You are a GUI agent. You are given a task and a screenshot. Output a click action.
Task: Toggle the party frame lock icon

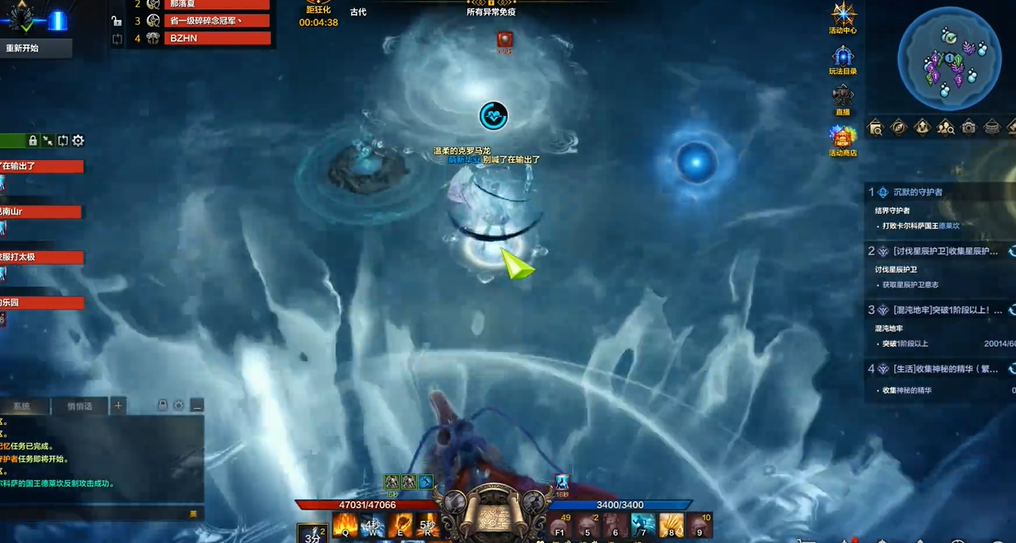coord(33,141)
